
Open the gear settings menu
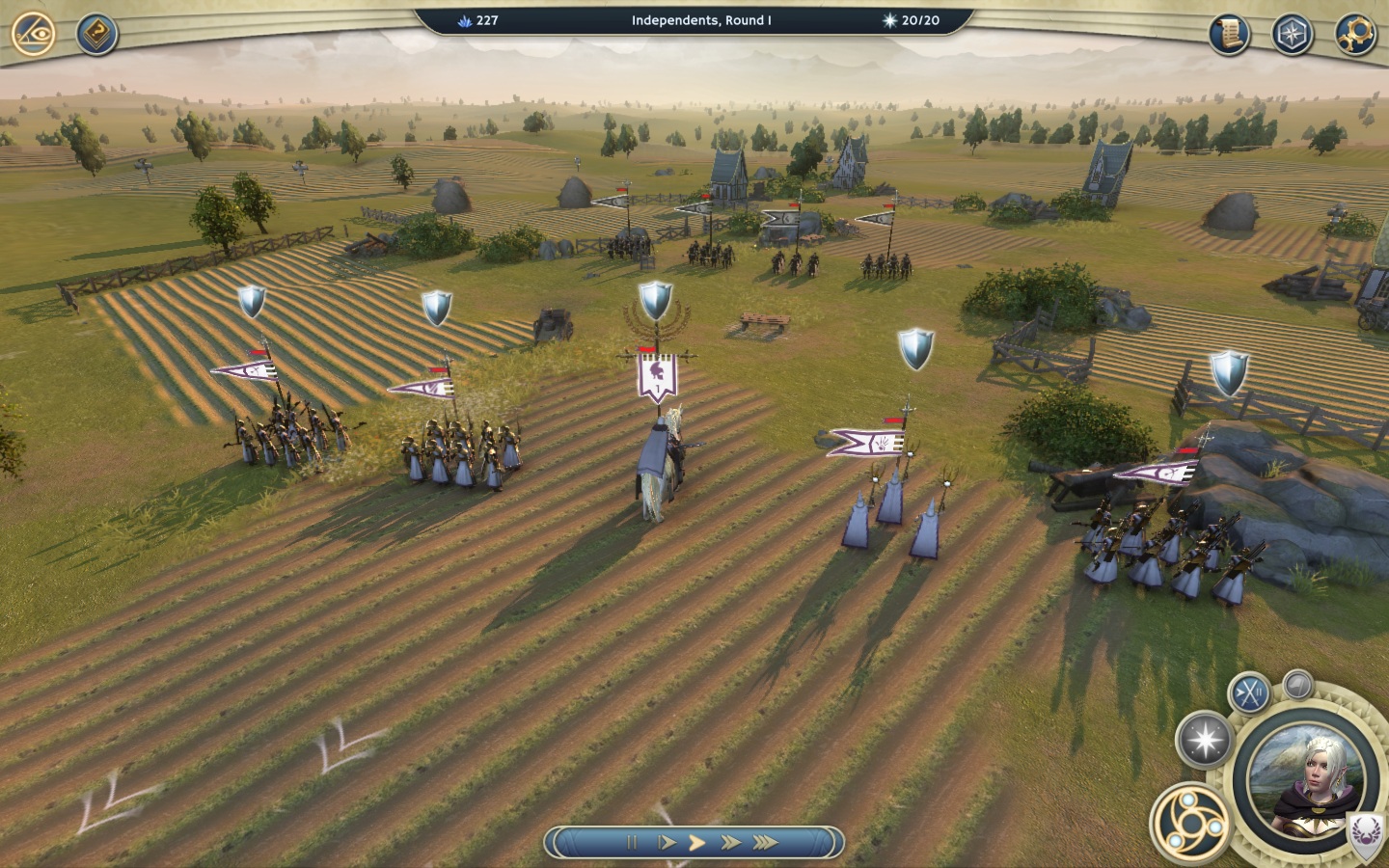[1354, 35]
